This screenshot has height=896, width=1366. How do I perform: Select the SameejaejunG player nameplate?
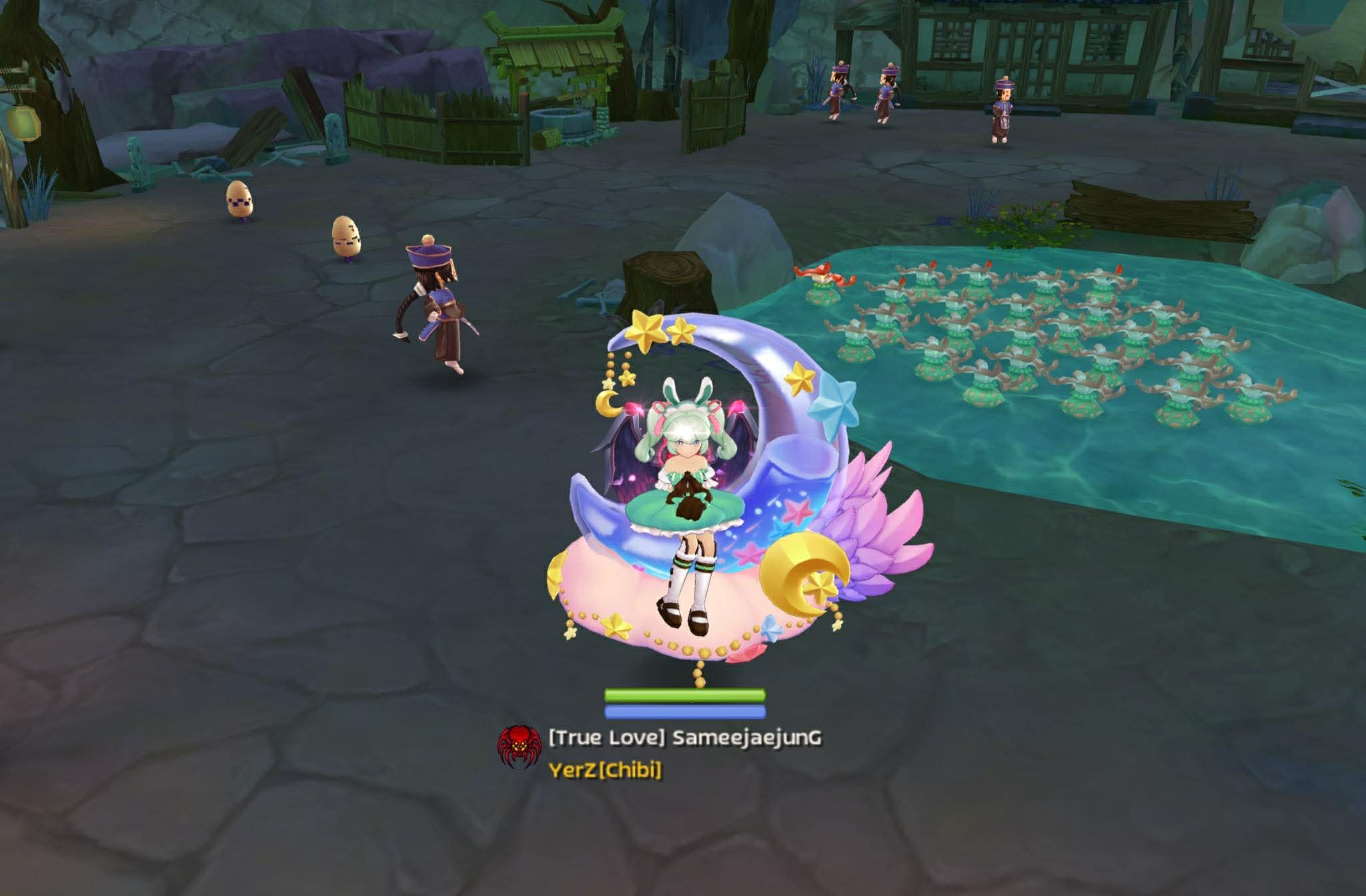tap(684, 738)
